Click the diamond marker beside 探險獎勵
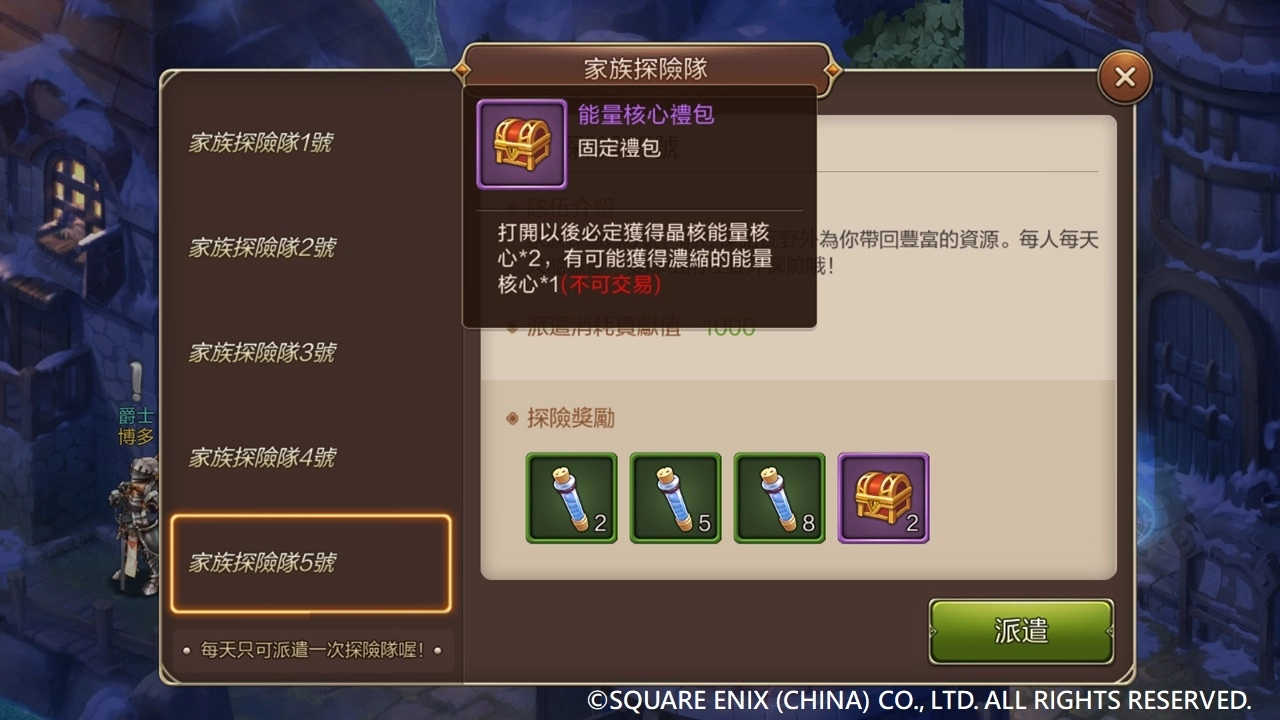This screenshot has height=720, width=1280. pos(510,418)
